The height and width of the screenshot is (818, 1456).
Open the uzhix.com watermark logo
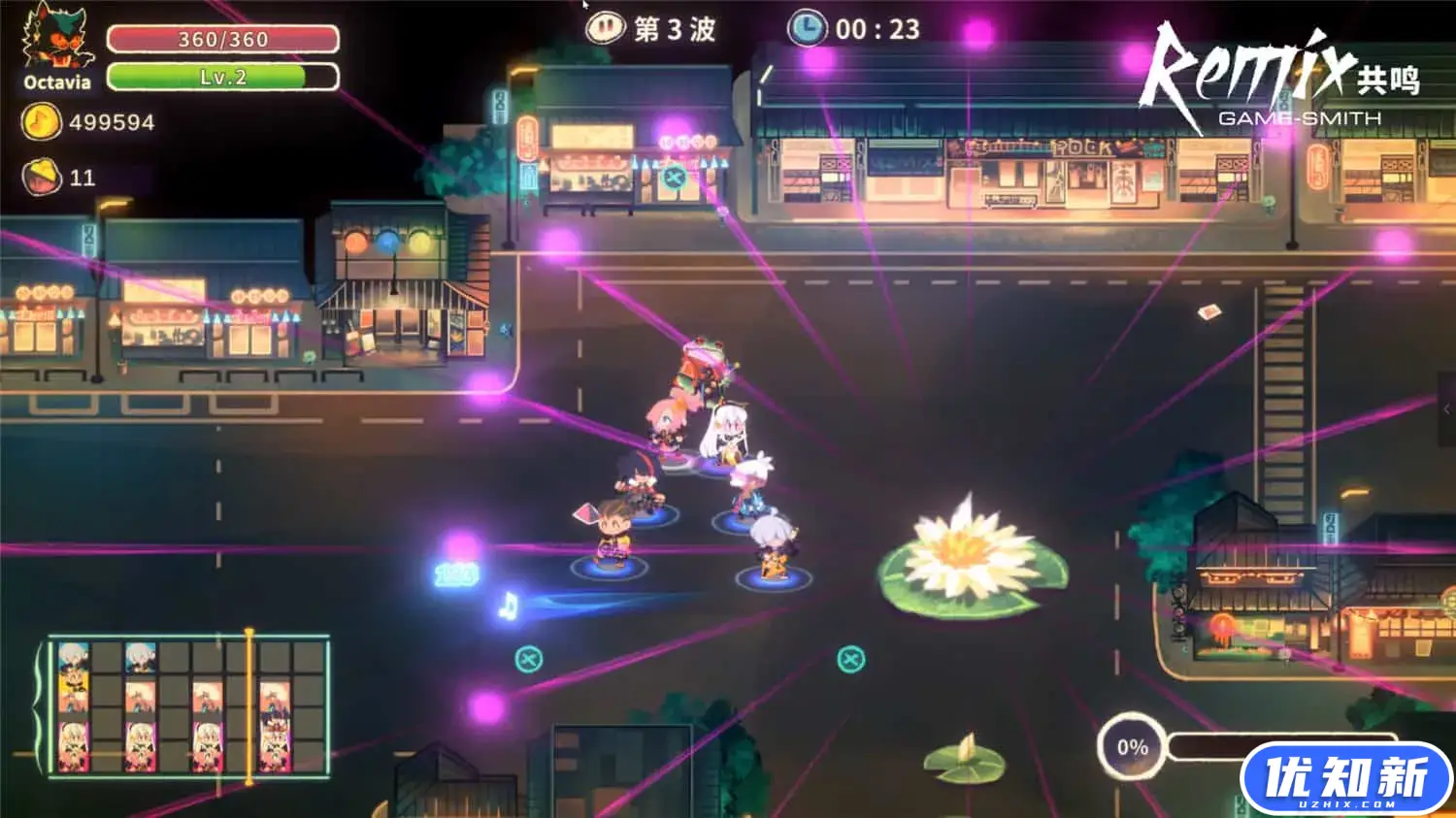click(1345, 780)
